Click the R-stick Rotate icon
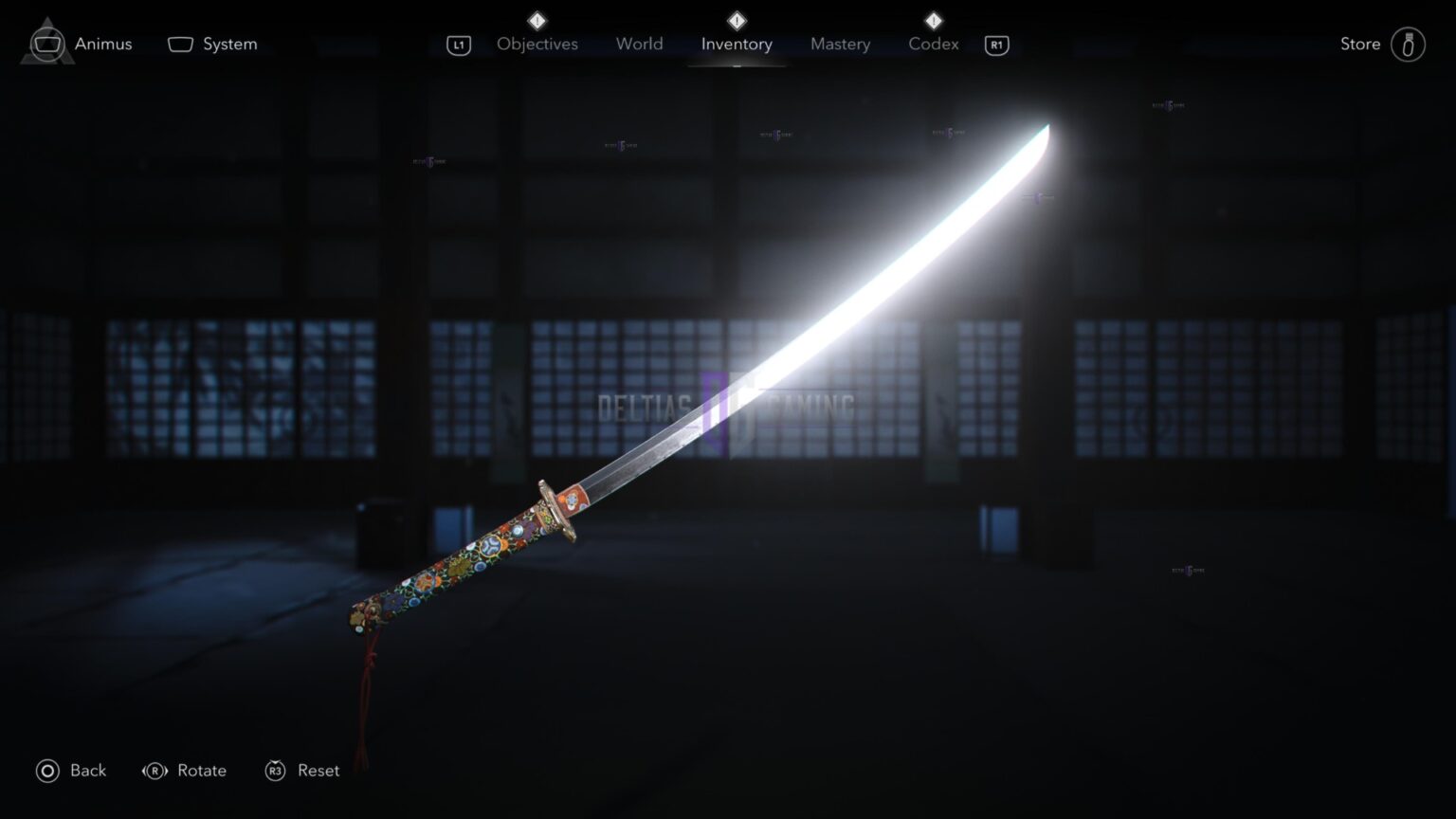 coord(155,771)
